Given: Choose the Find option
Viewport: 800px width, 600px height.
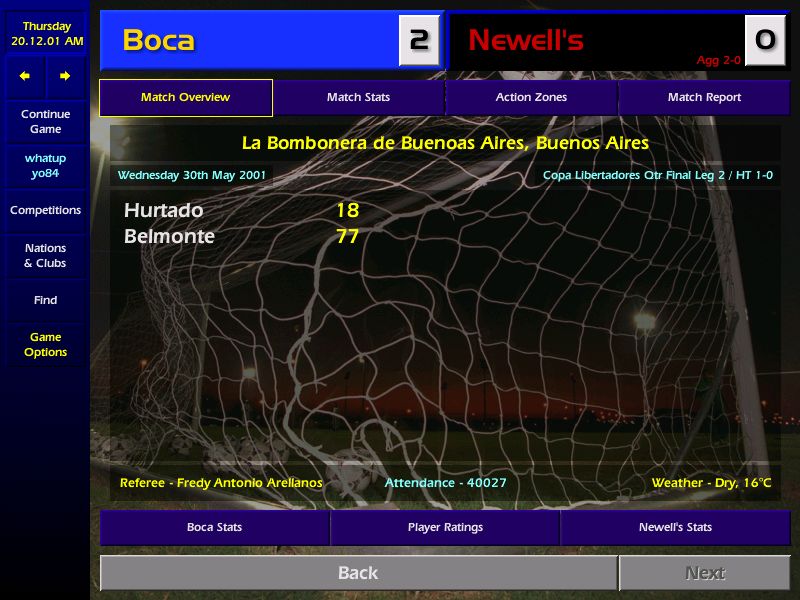Looking at the screenshot, I should pos(45,300).
